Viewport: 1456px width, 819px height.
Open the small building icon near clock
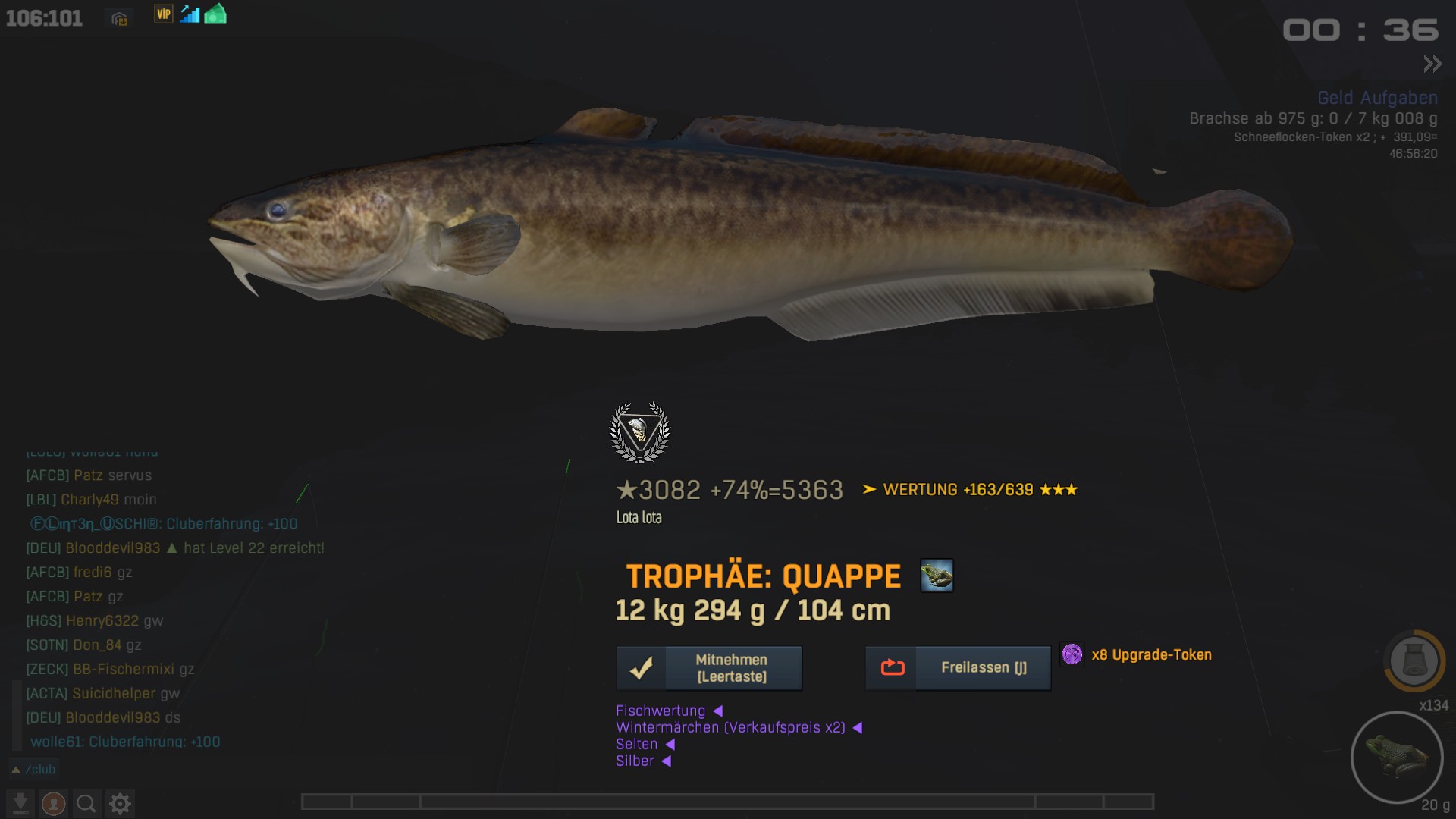tap(119, 19)
